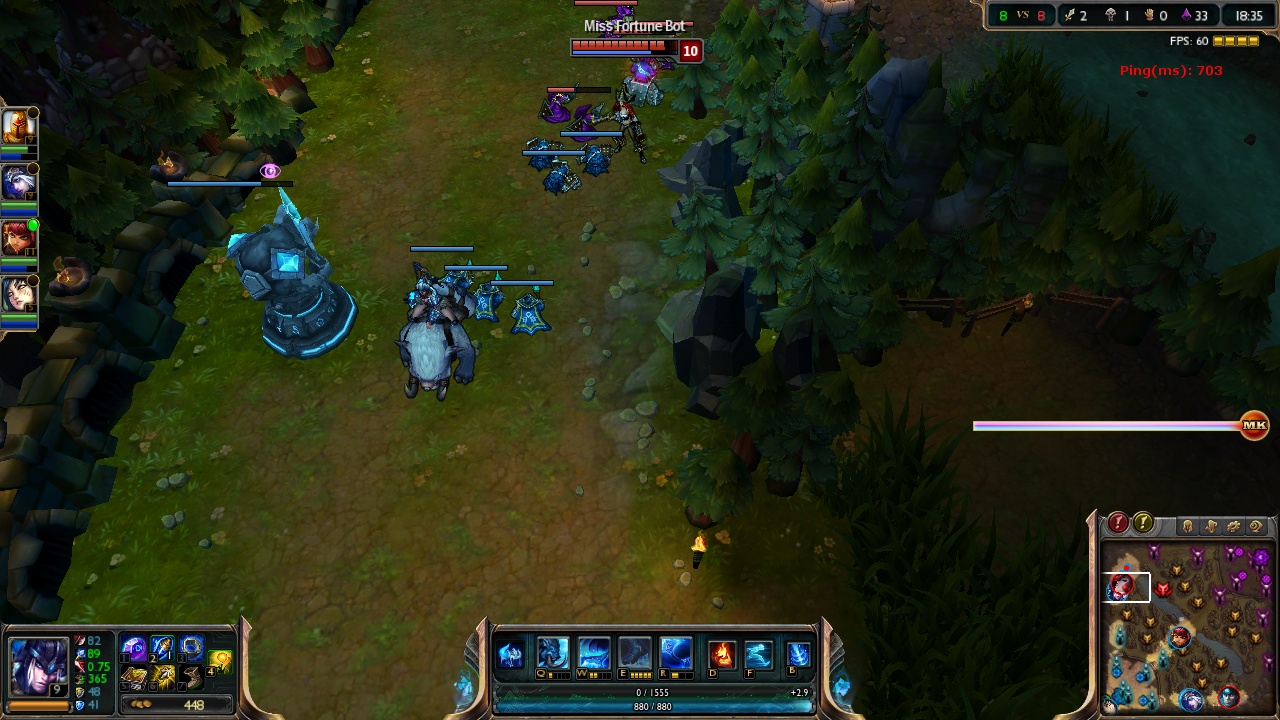The height and width of the screenshot is (720, 1280).
Task: Click the champion portrait in the HUD
Action: [38, 663]
